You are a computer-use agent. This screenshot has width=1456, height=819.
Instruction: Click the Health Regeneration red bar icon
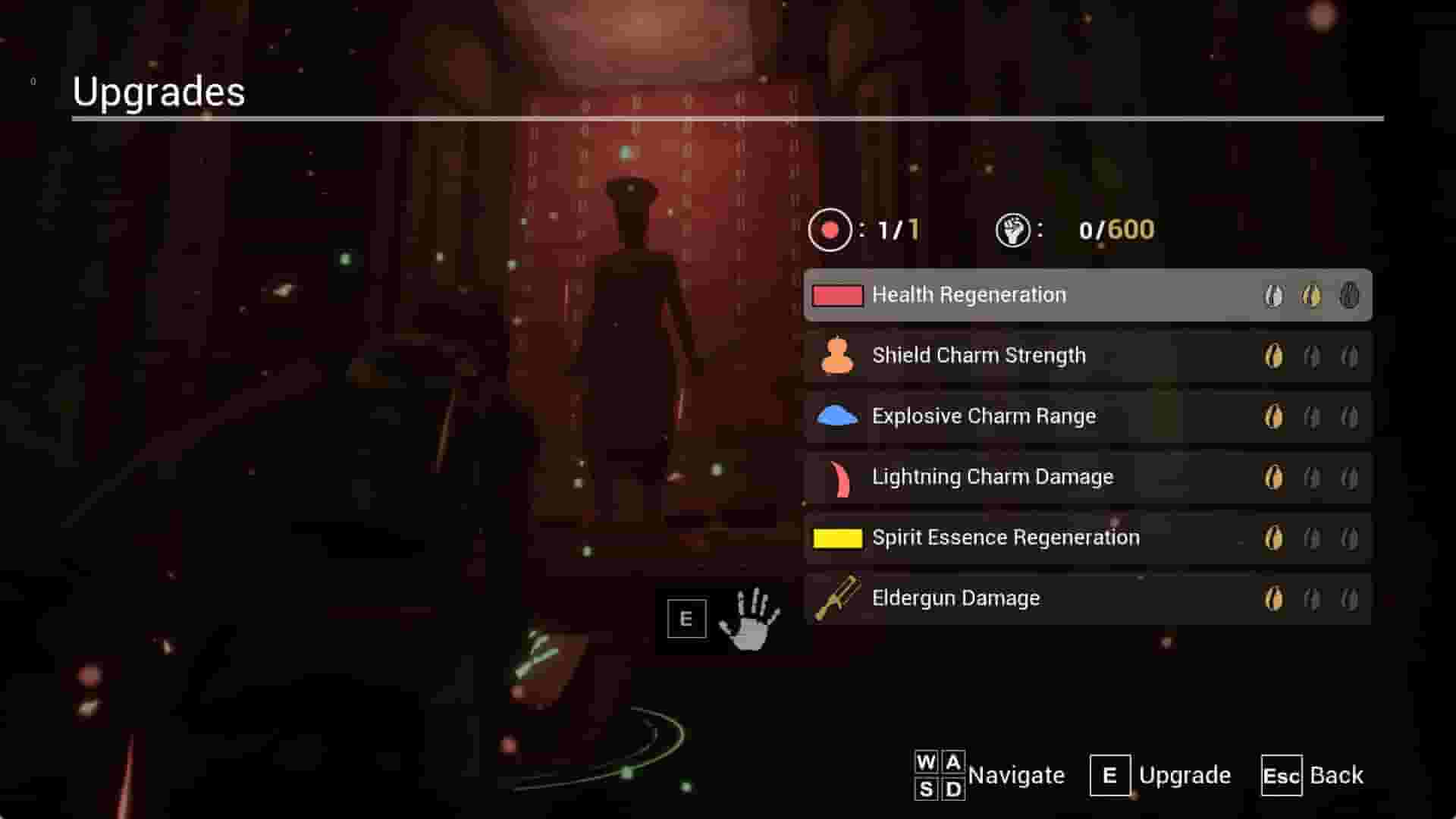coord(837,295)
